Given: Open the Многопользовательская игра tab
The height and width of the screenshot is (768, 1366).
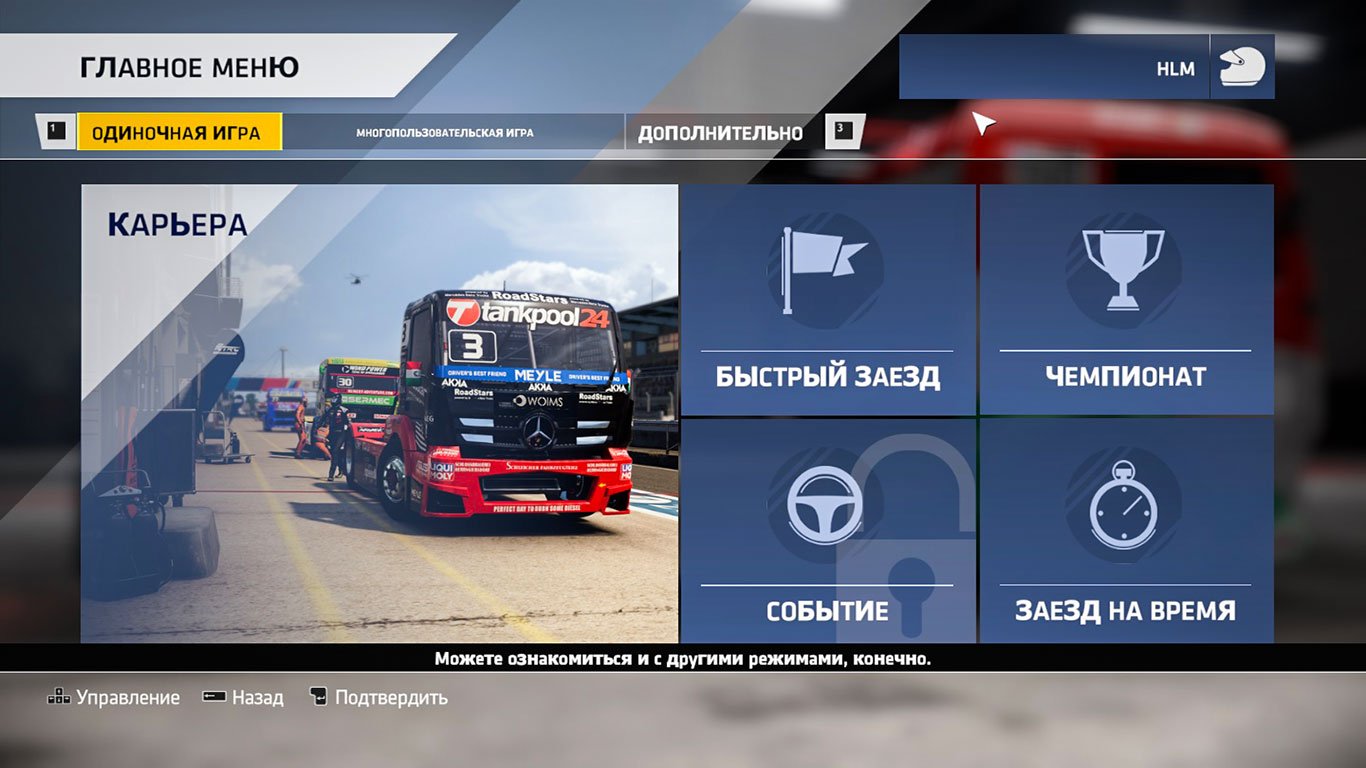Looking at the screenshot, I should click(x=446, y=131).
